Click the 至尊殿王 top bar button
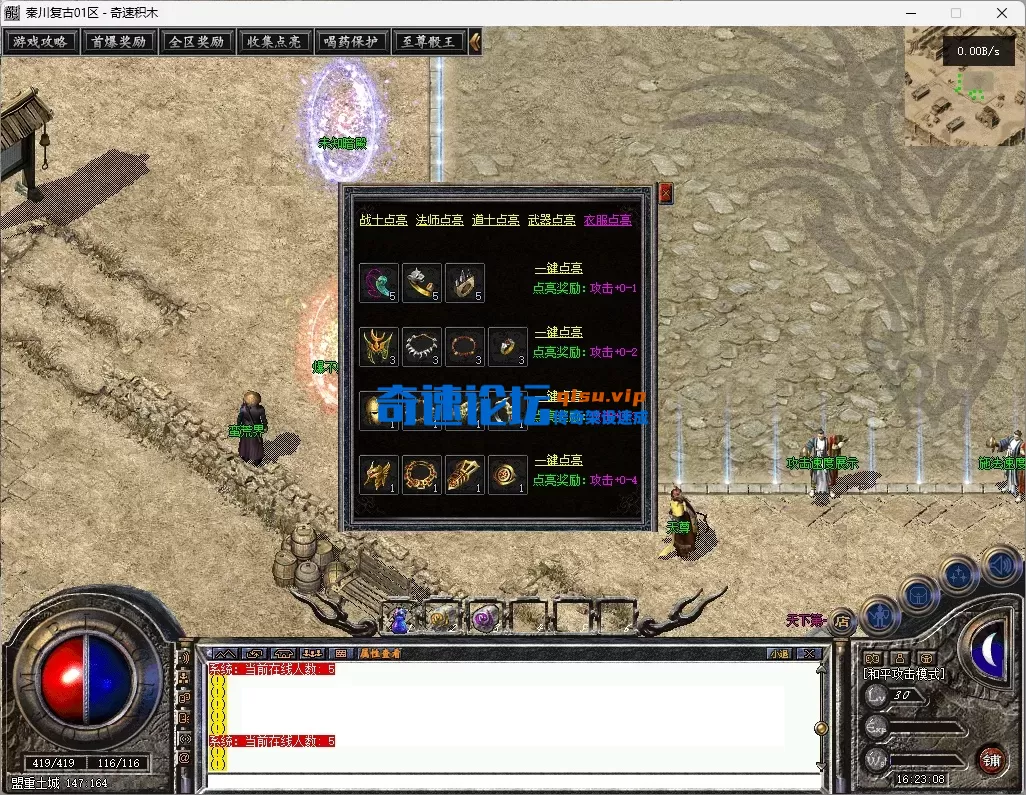 click(429, 42)
